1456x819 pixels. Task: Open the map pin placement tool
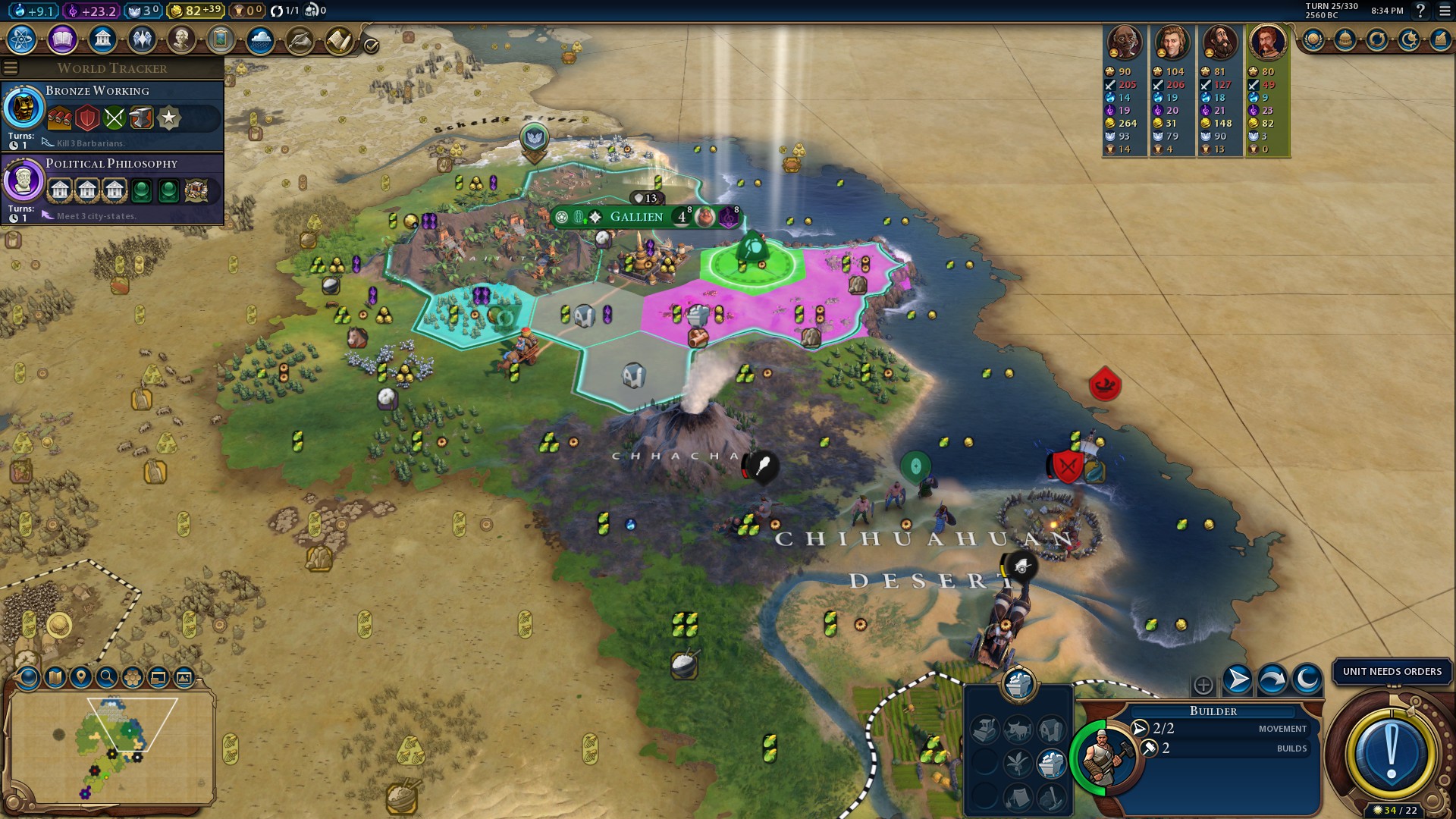point(80,677)
